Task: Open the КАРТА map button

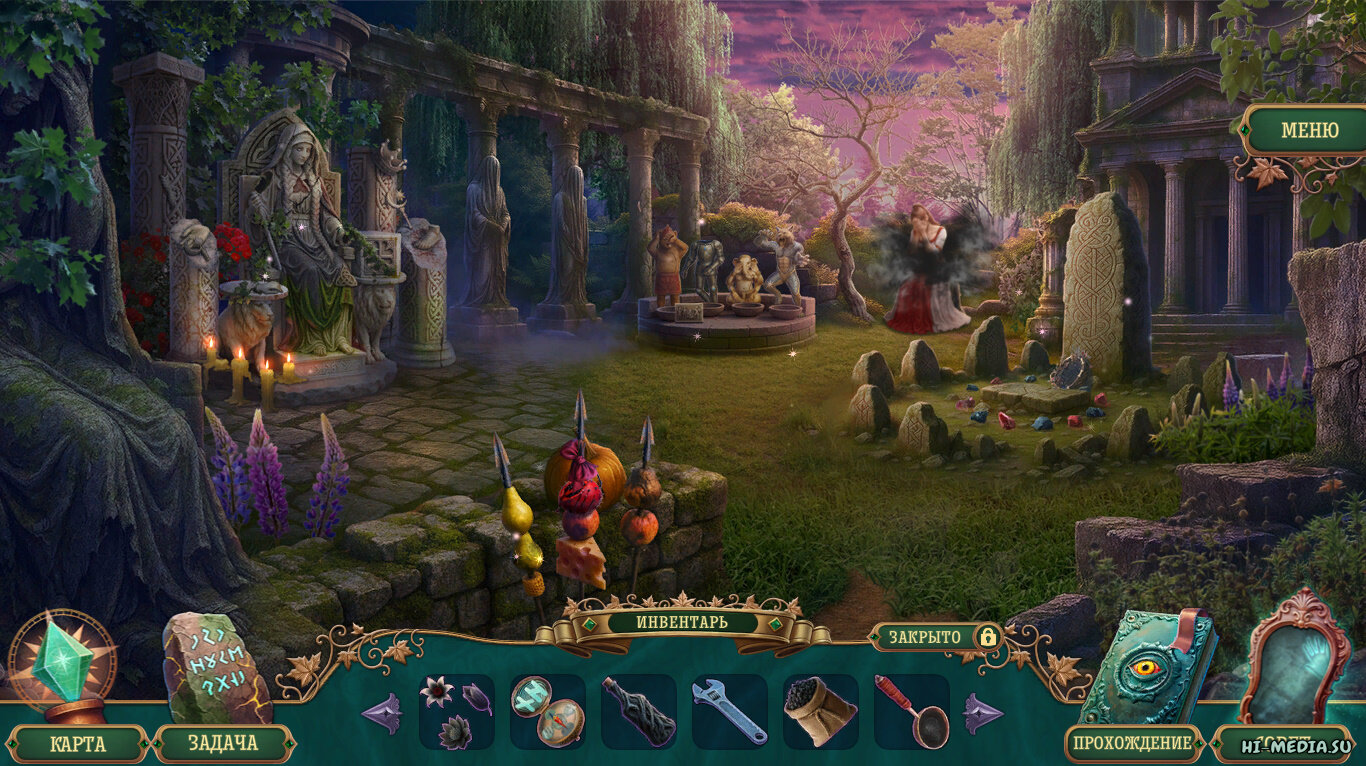Action: 79,744
